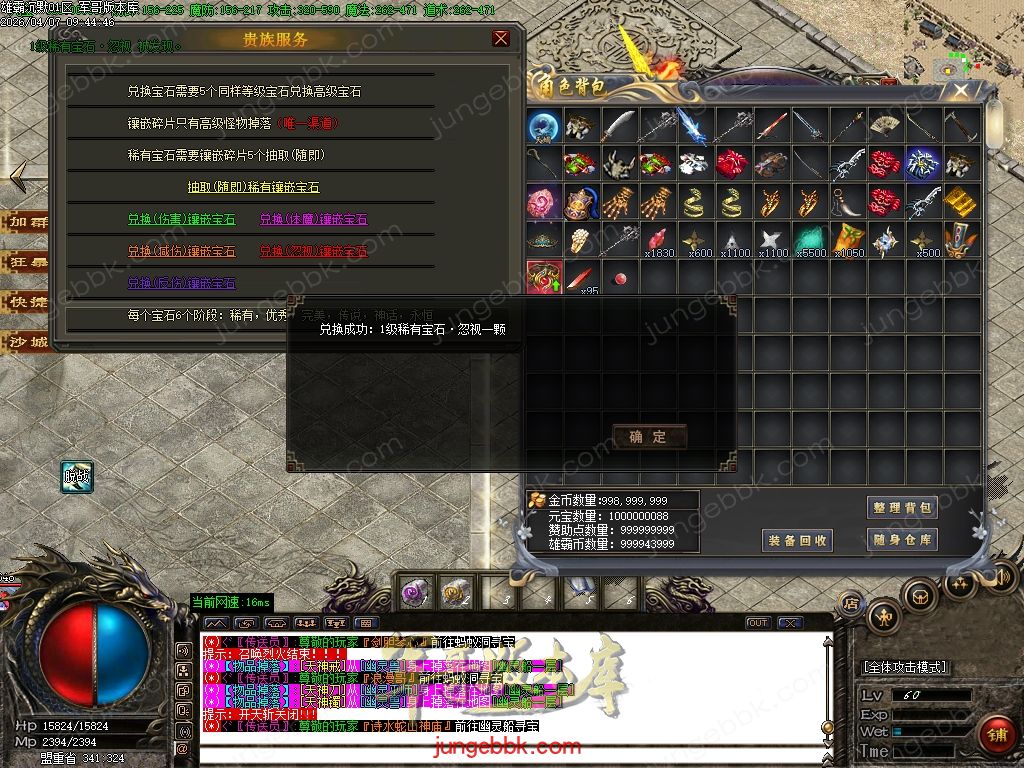Confirm the exchange success dialog with 确定

pos(649,436)
